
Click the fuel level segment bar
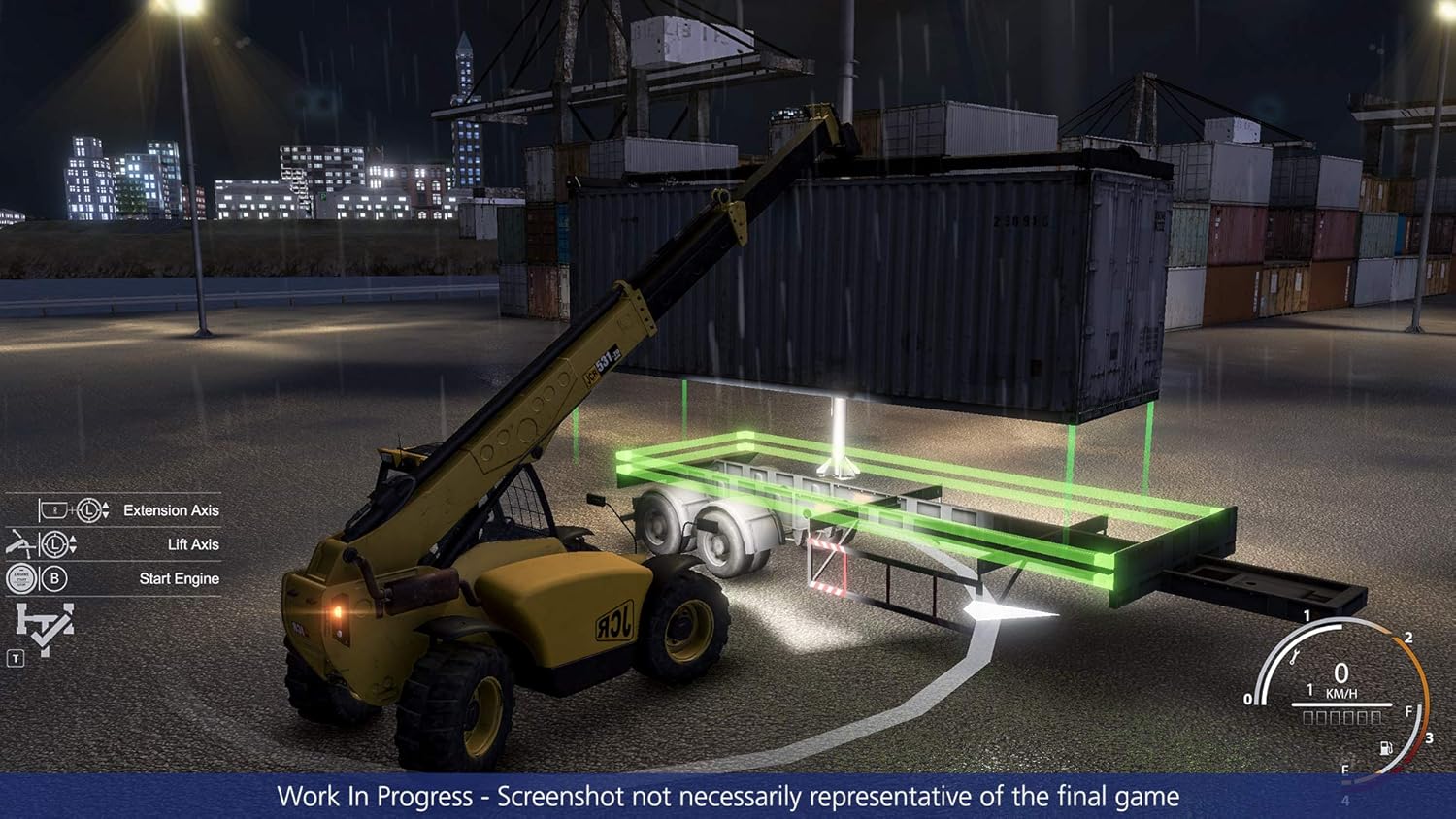[1343, 717]
